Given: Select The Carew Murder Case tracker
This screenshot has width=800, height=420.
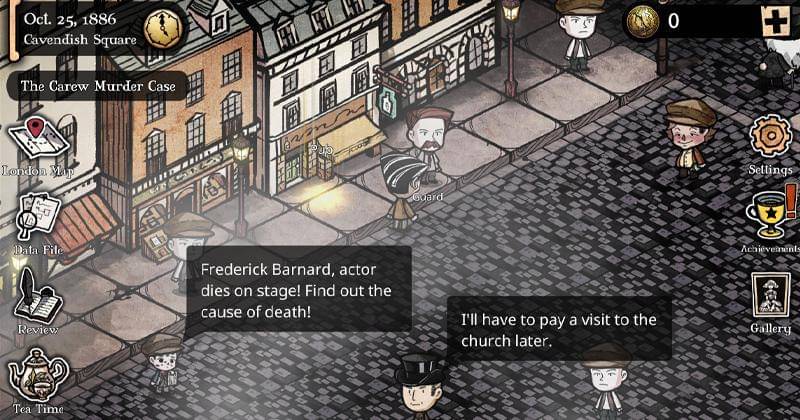Looking at the screenshot, I should (97, 86).
